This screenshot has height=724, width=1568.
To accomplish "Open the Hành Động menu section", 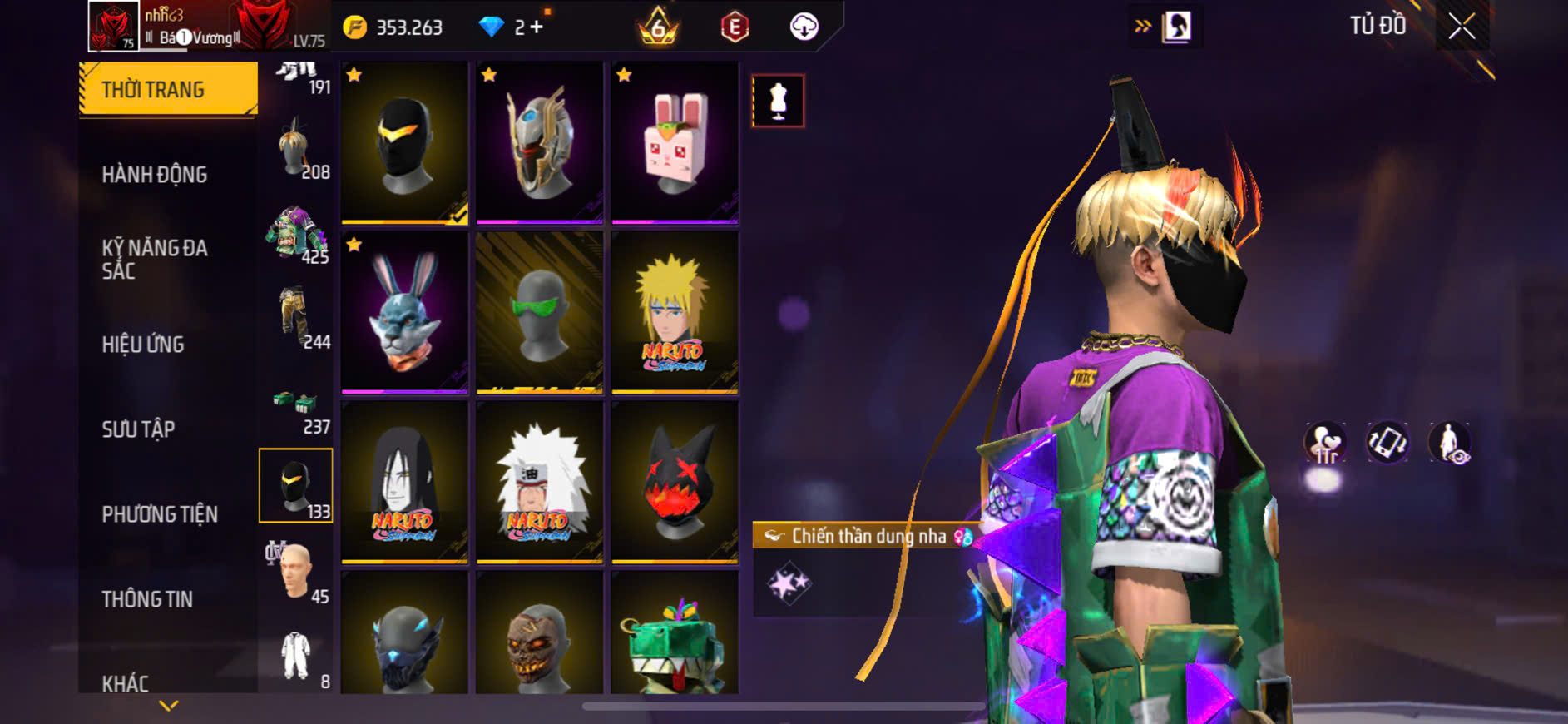I will (155, 175).
